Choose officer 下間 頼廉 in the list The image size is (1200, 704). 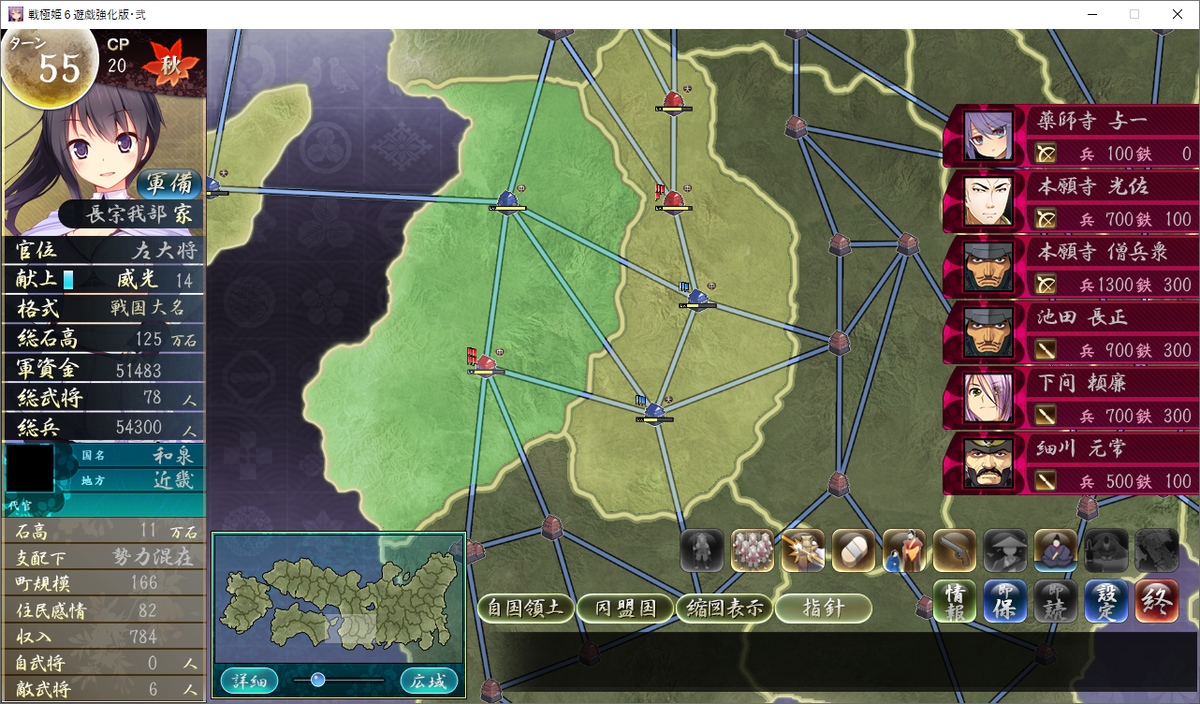coord(1070,397)
